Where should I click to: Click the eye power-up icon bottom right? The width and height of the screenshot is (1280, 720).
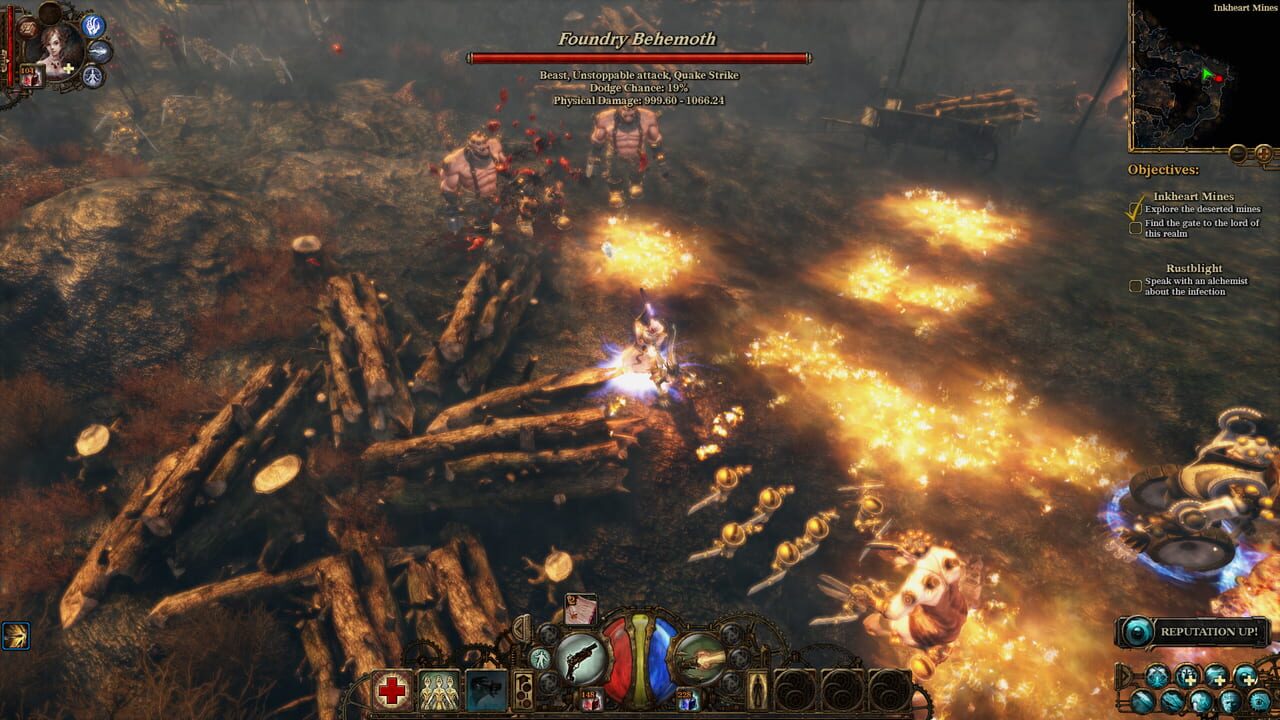pyautogui.click(x=1258, y=702)
